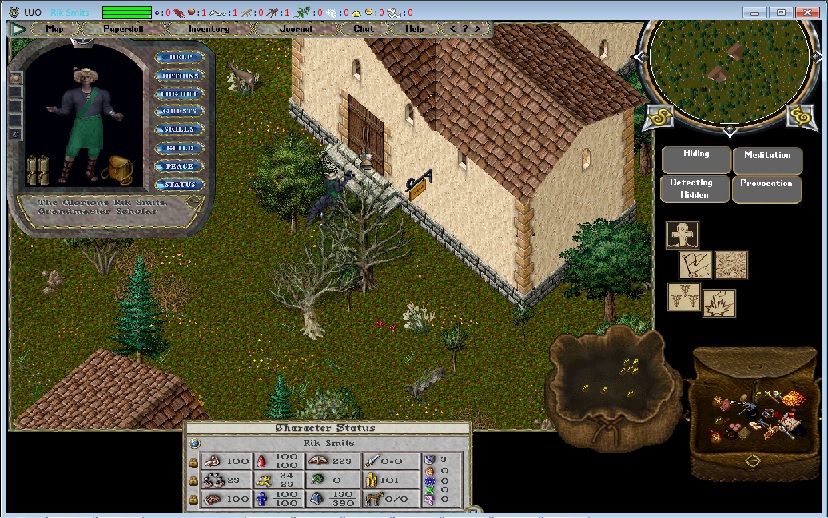
Task: Use the Hiding skill button
Action: (x=695, y=156)
